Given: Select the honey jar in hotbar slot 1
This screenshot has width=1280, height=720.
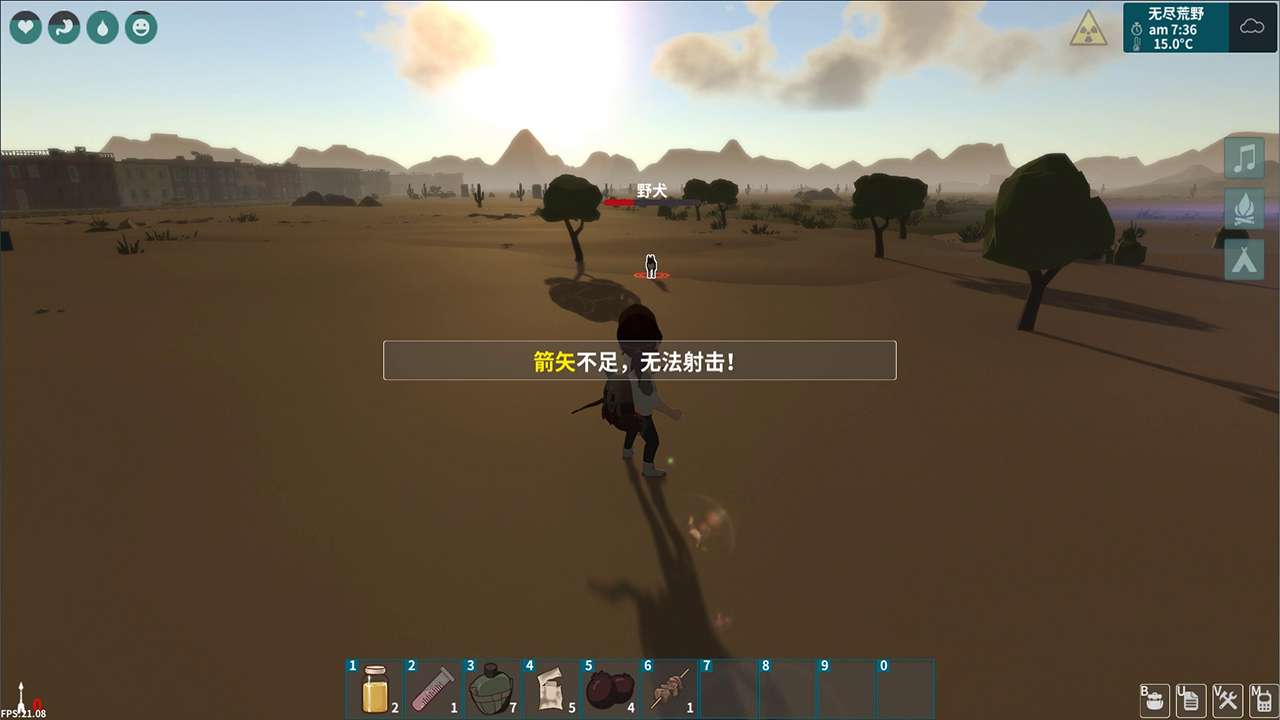Looking at the screenshot, I should click(x=375, y=689).
